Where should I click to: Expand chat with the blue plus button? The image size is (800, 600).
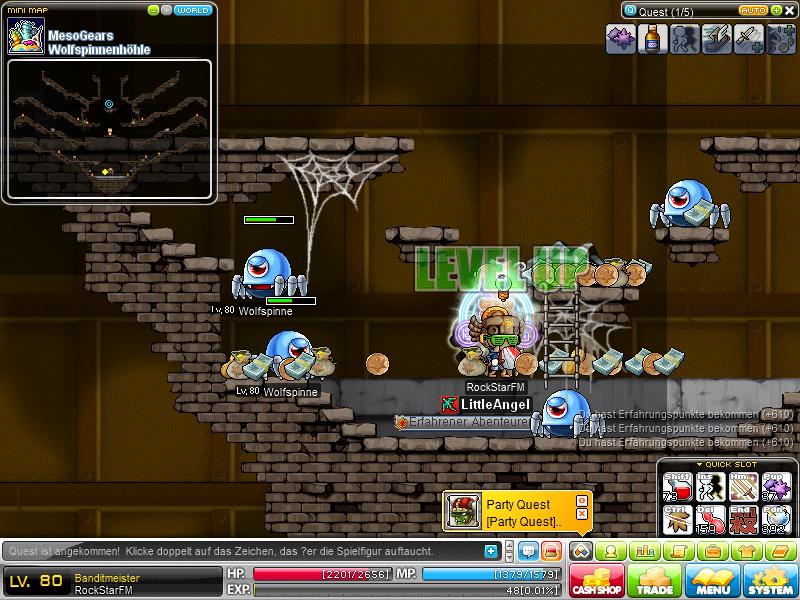490,551
